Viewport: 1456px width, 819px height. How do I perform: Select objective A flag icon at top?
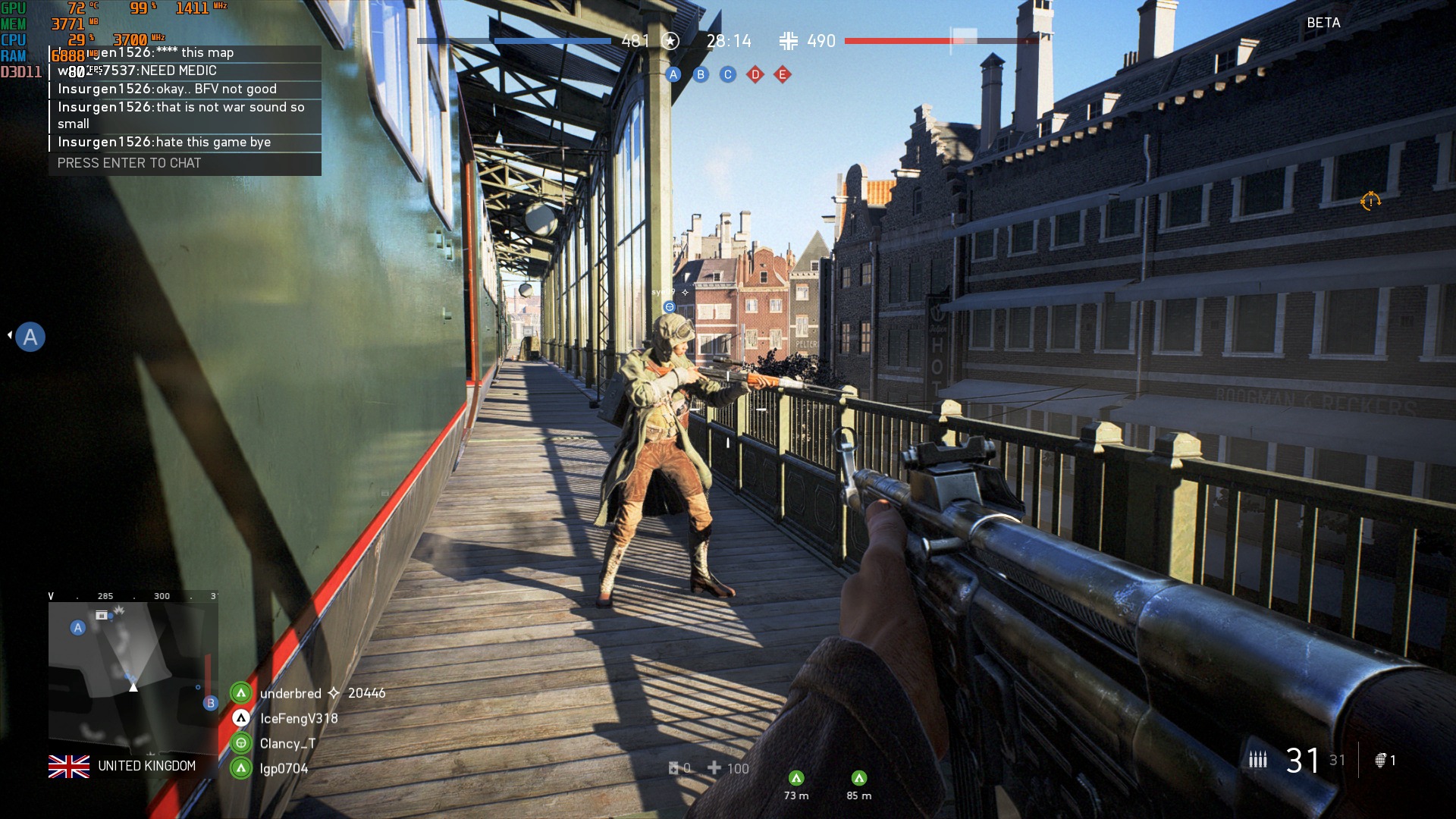coord(673,74)
